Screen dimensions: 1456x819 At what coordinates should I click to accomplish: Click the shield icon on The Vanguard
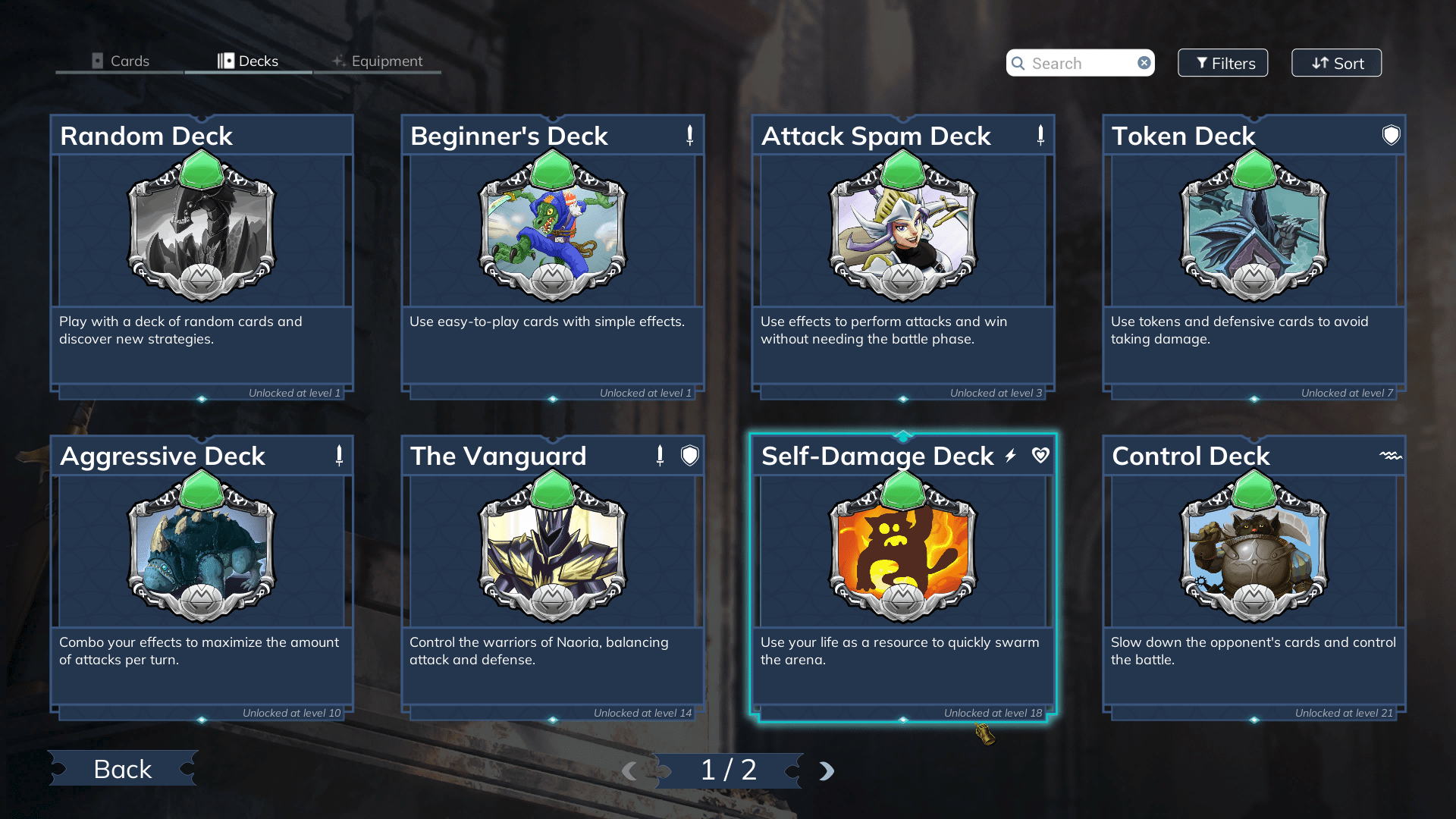tap(690, 456)
